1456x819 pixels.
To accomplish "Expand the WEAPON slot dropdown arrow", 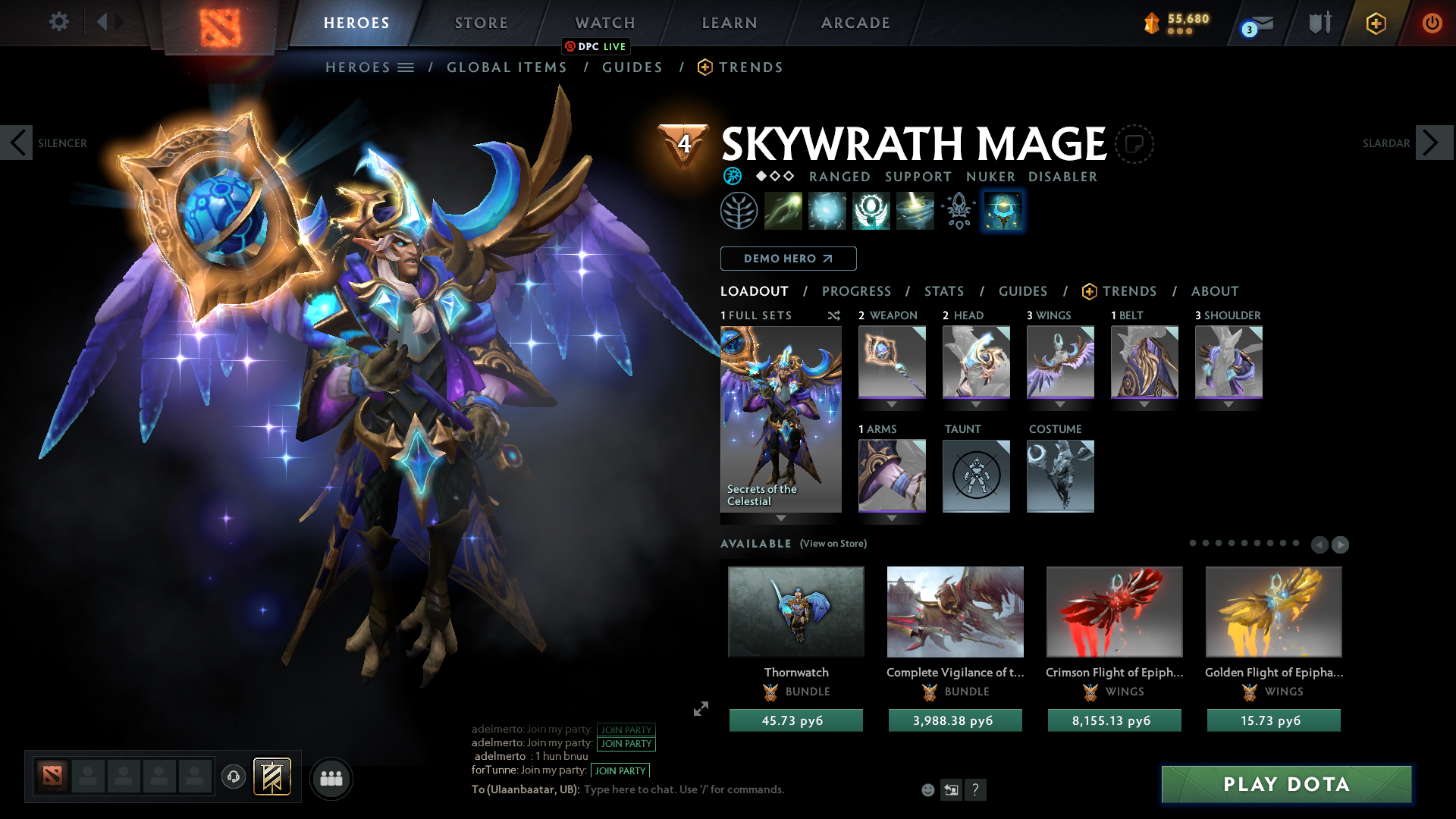I will click(892, 405).
